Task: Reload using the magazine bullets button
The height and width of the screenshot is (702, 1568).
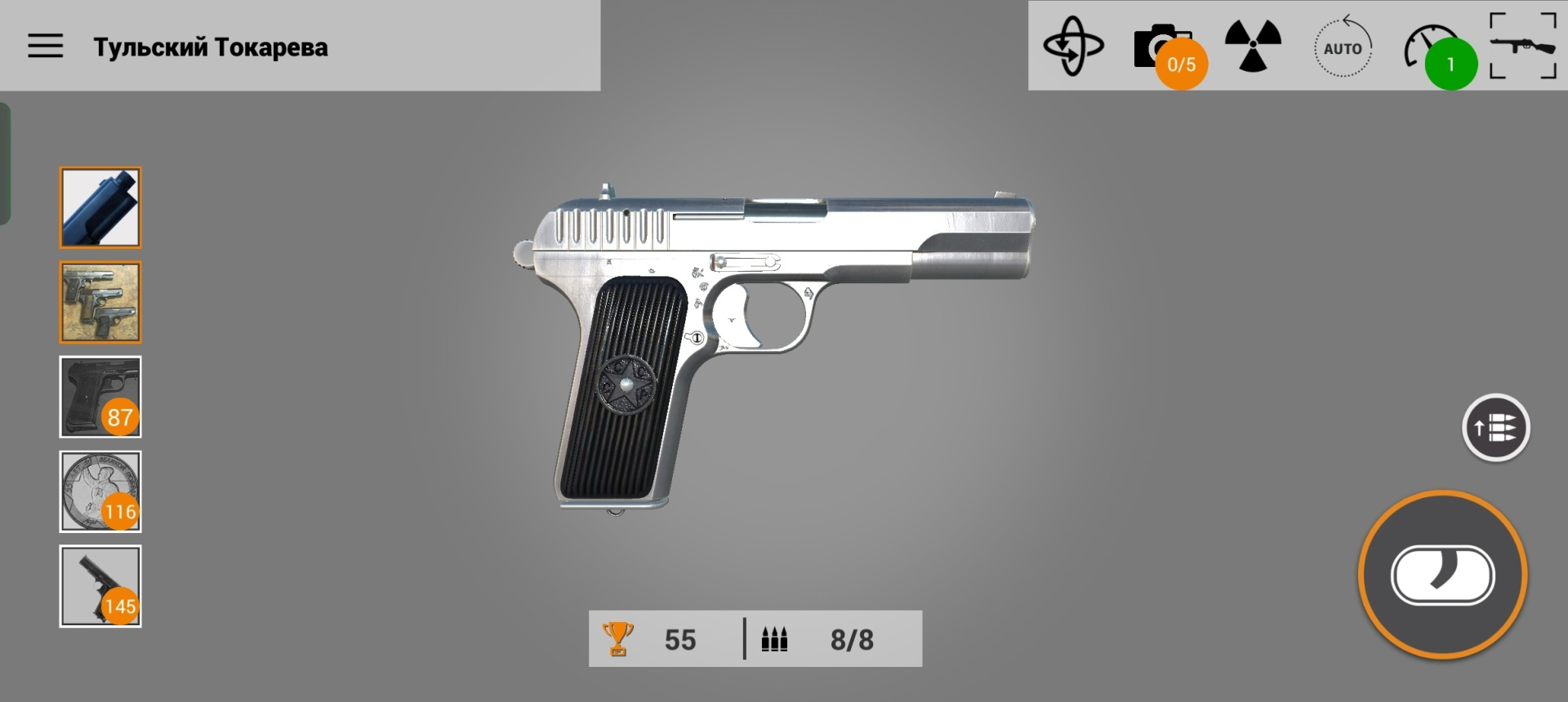Action: pos(1495,428)
